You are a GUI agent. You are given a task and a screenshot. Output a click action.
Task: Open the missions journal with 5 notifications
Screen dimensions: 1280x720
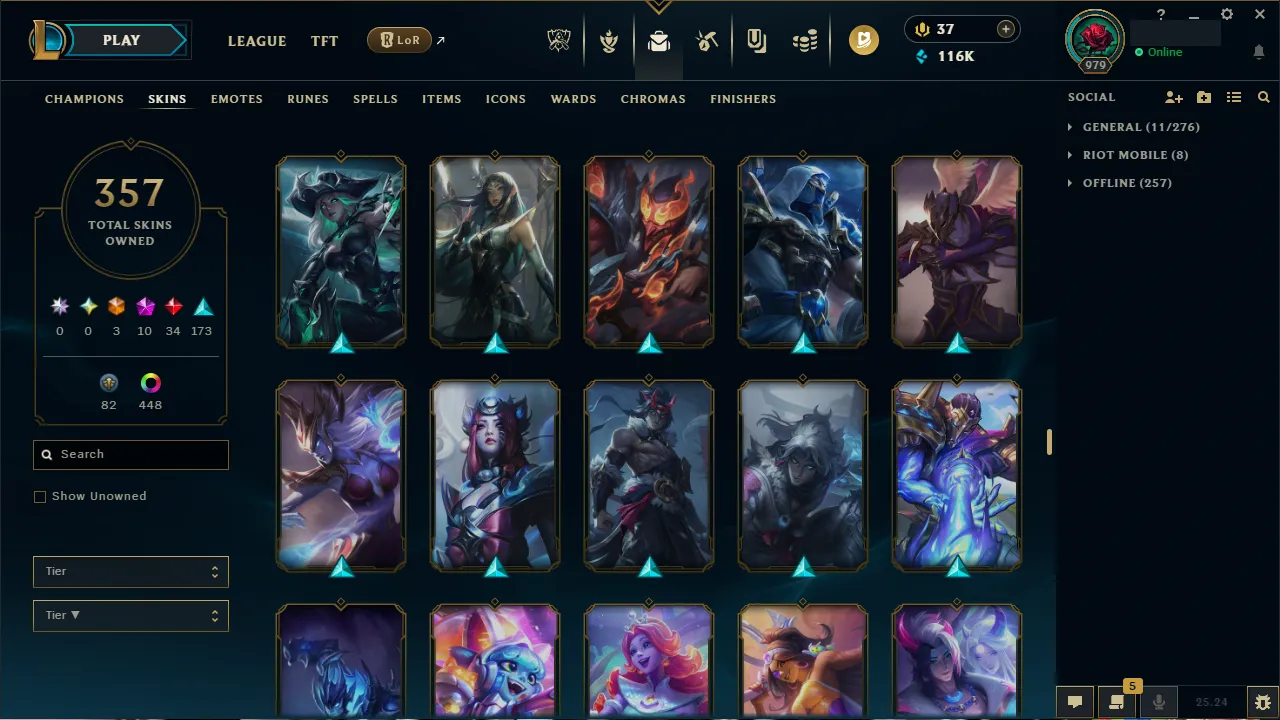pos(1117,701)
